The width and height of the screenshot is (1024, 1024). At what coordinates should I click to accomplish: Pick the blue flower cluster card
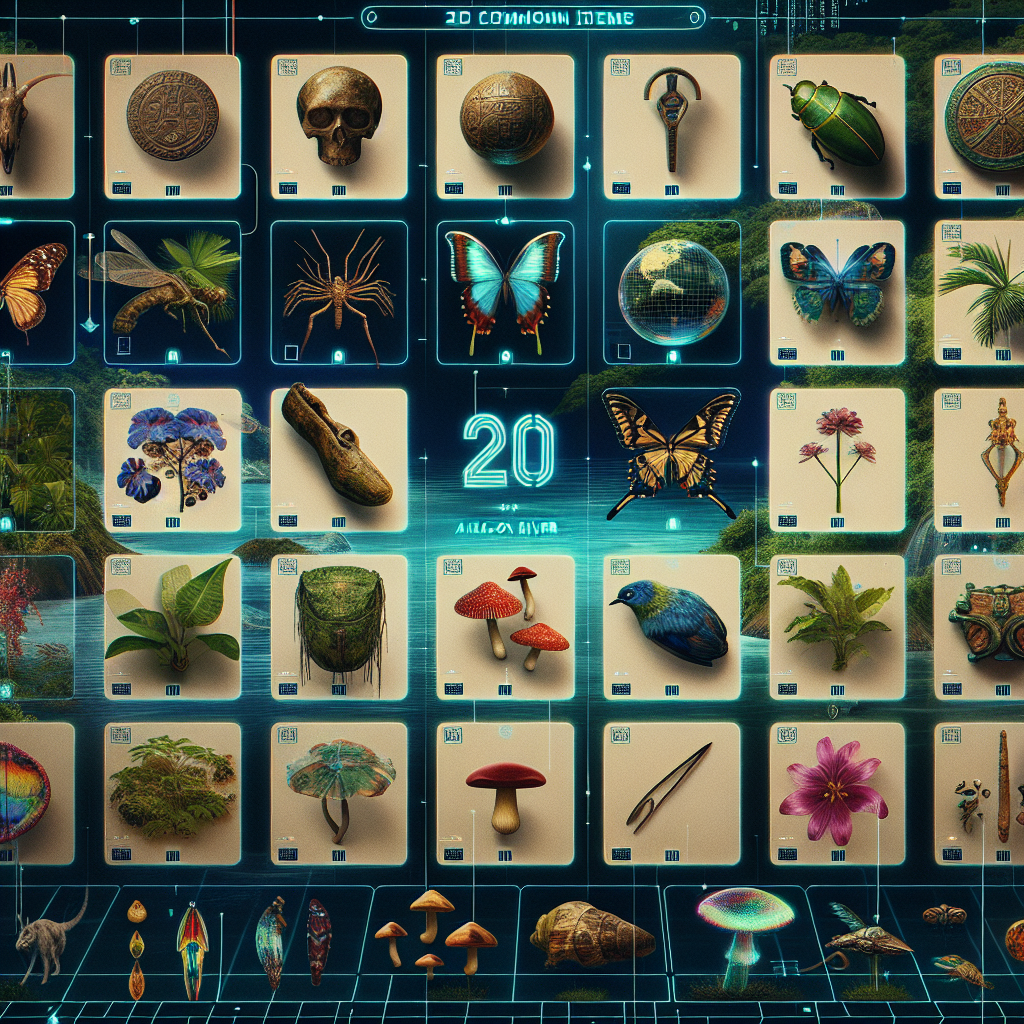172,458
